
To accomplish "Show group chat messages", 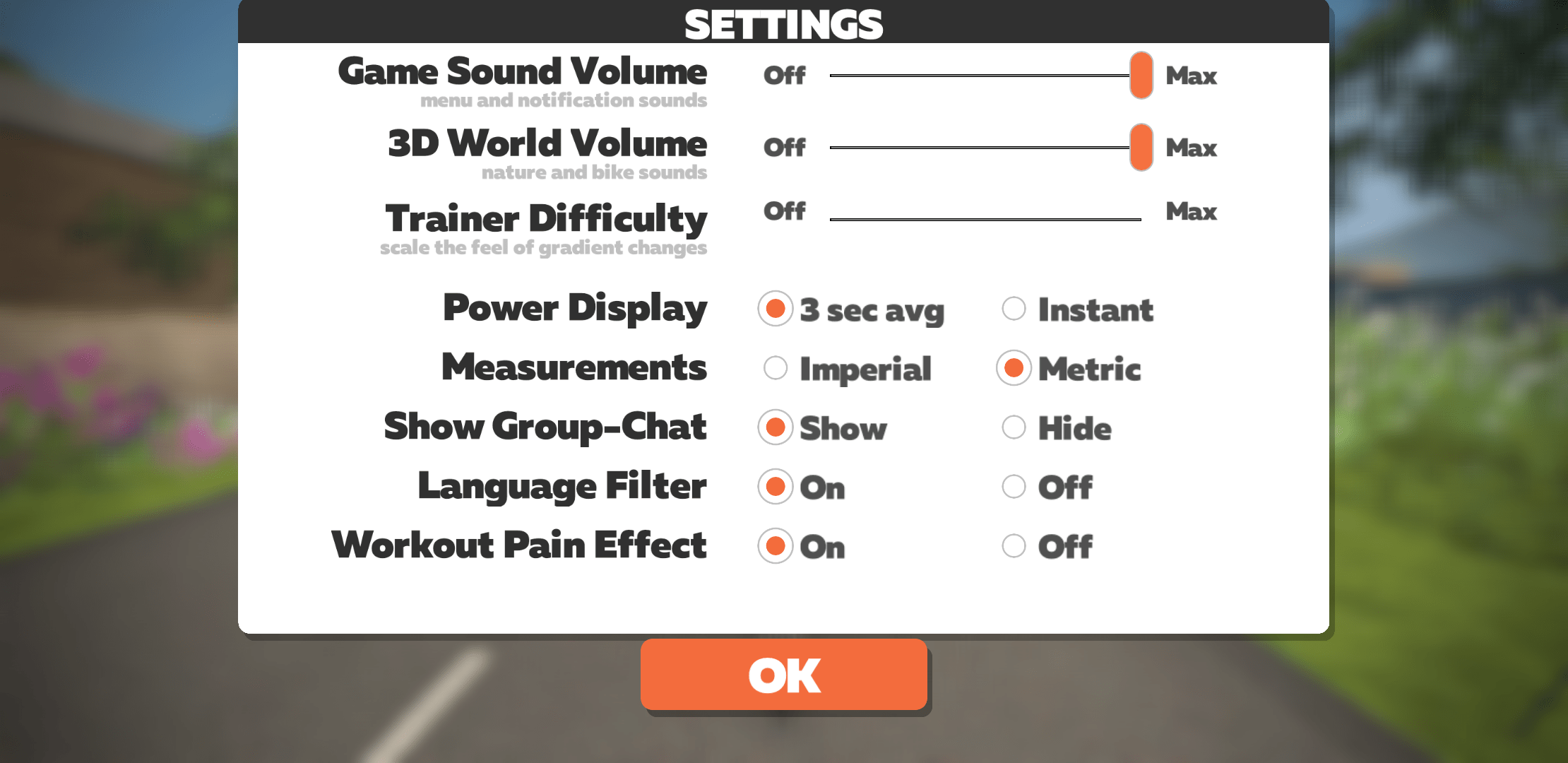I will [775, 427].
